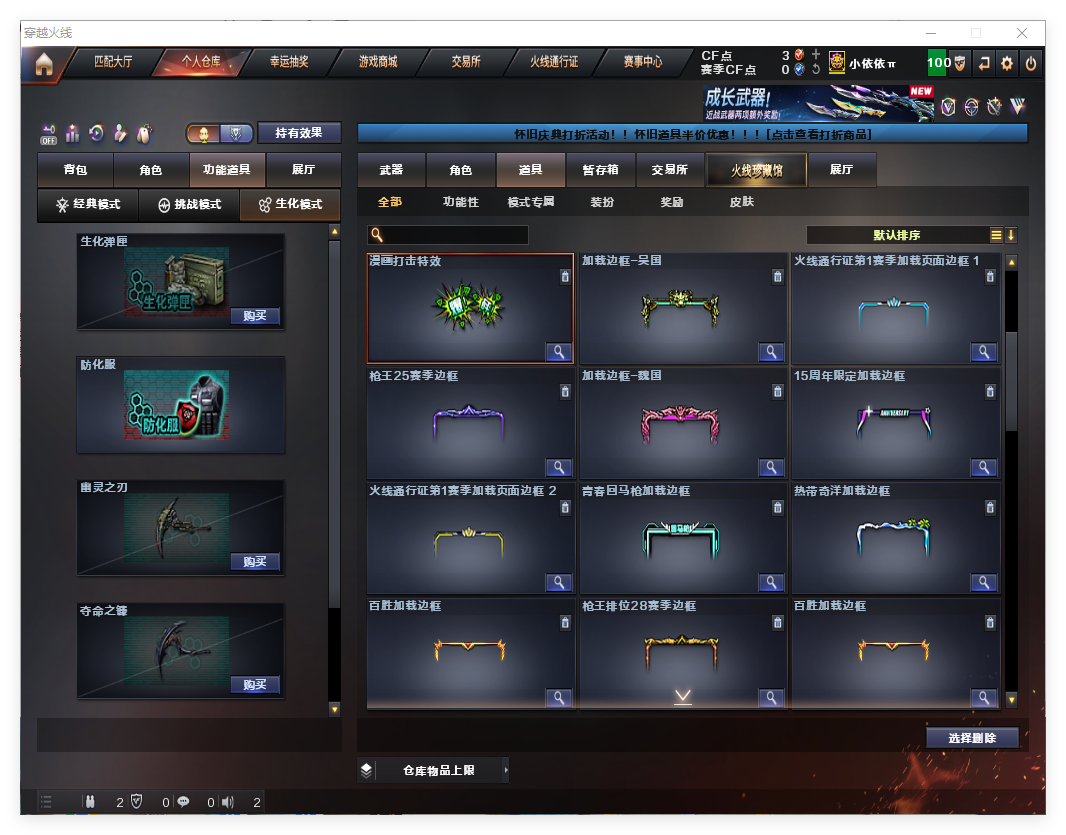
Task: Buy the 幽灵之刃 weapon
Action: [x=254, y=561]
